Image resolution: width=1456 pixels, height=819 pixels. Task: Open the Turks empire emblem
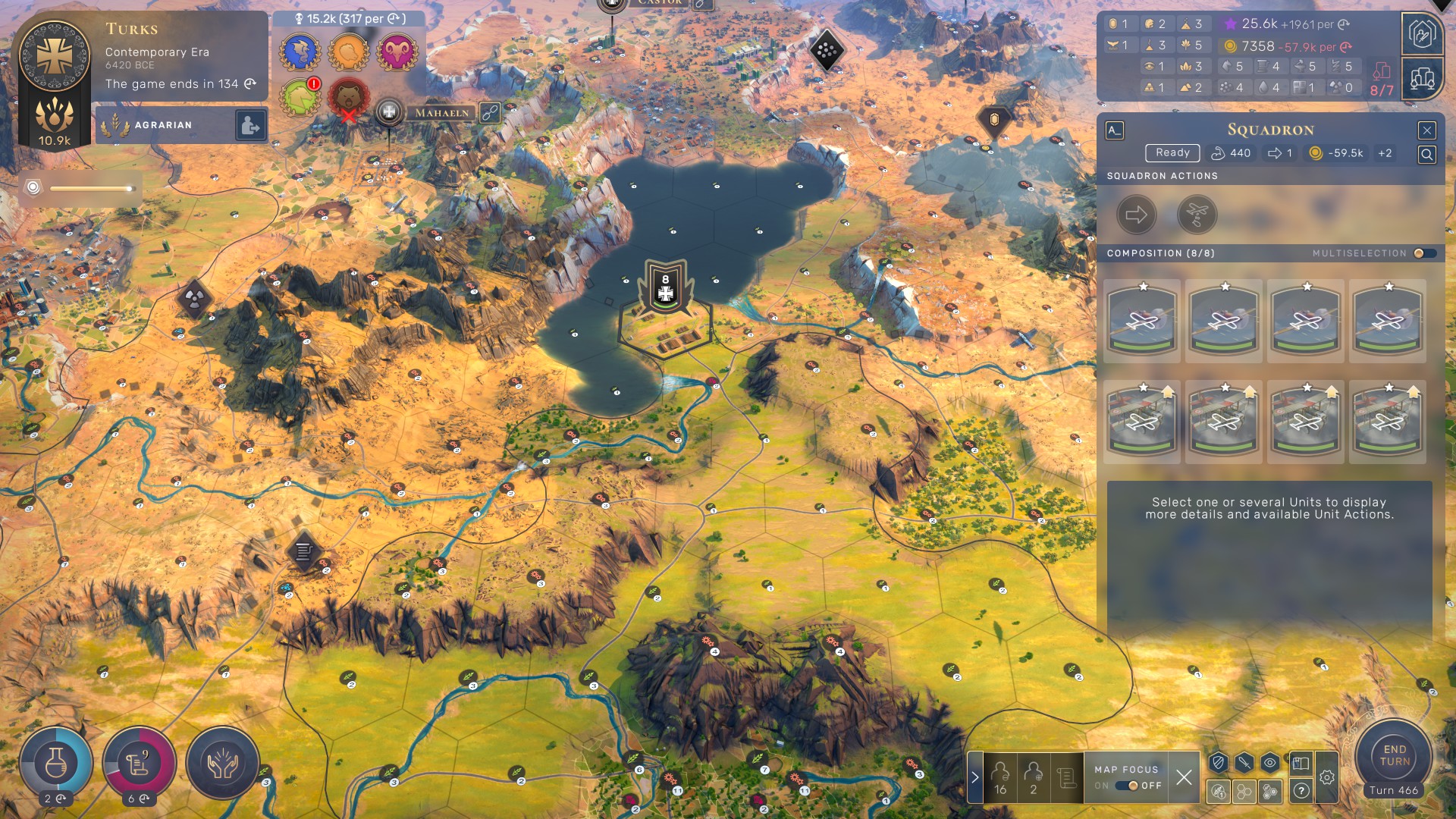pyautogui.click(x=55, y=56)
